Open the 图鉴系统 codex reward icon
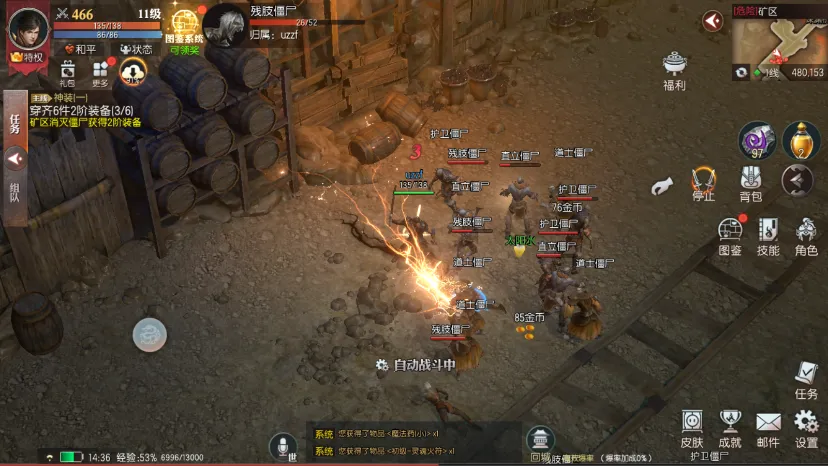 coord(184,27)
